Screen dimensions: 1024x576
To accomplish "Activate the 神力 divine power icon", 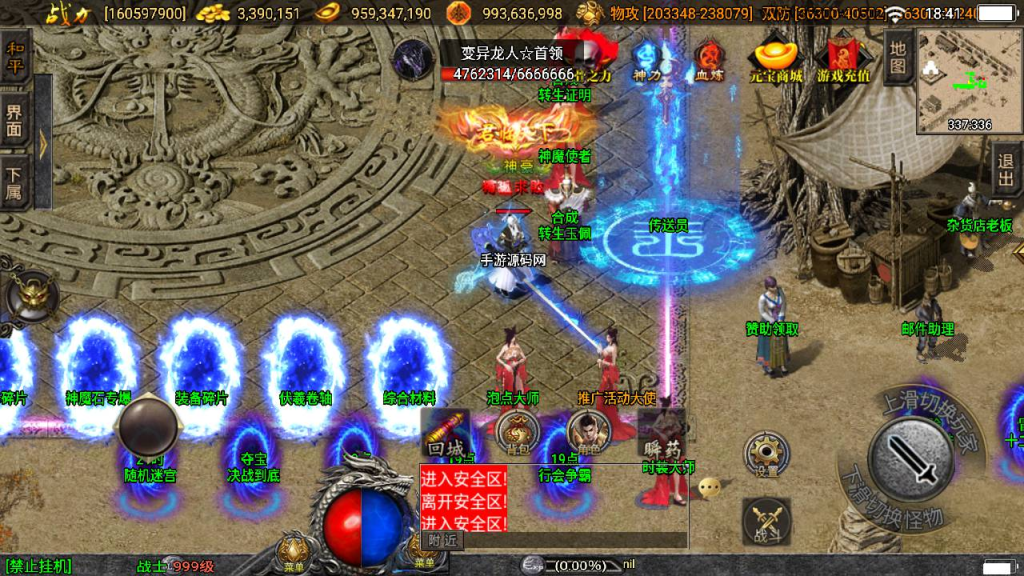I will click(x=647, y=60).
